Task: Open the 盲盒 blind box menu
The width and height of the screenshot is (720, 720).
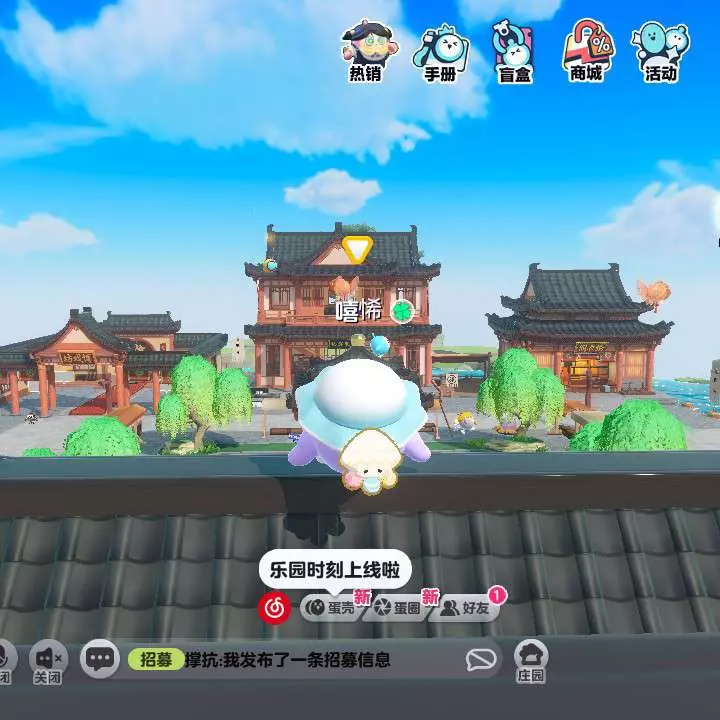Action: [x=513, y=50]
